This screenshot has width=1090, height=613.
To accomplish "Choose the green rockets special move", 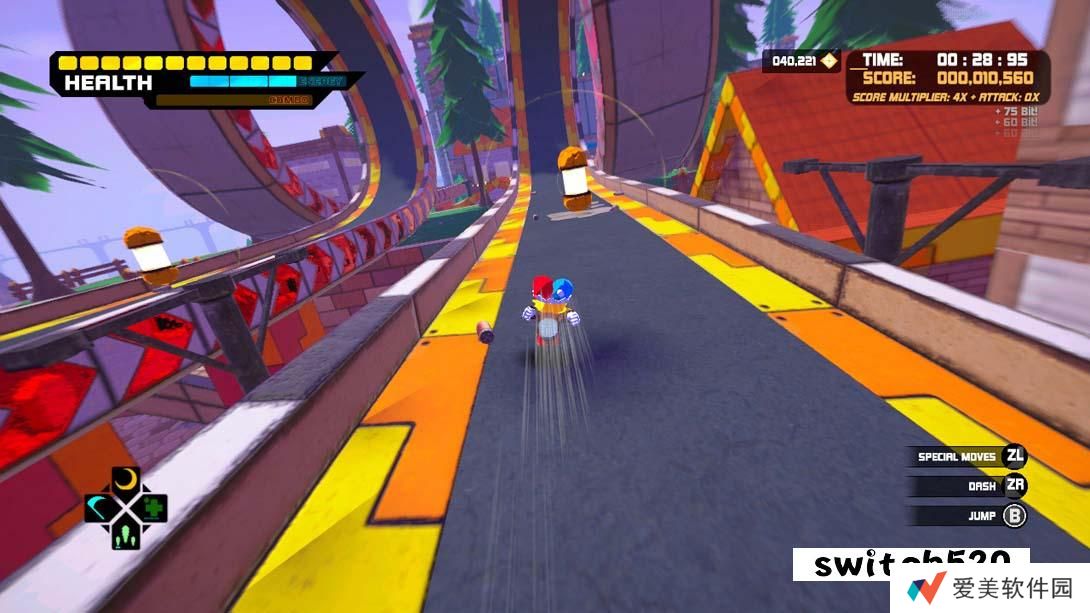I will 125,535.
